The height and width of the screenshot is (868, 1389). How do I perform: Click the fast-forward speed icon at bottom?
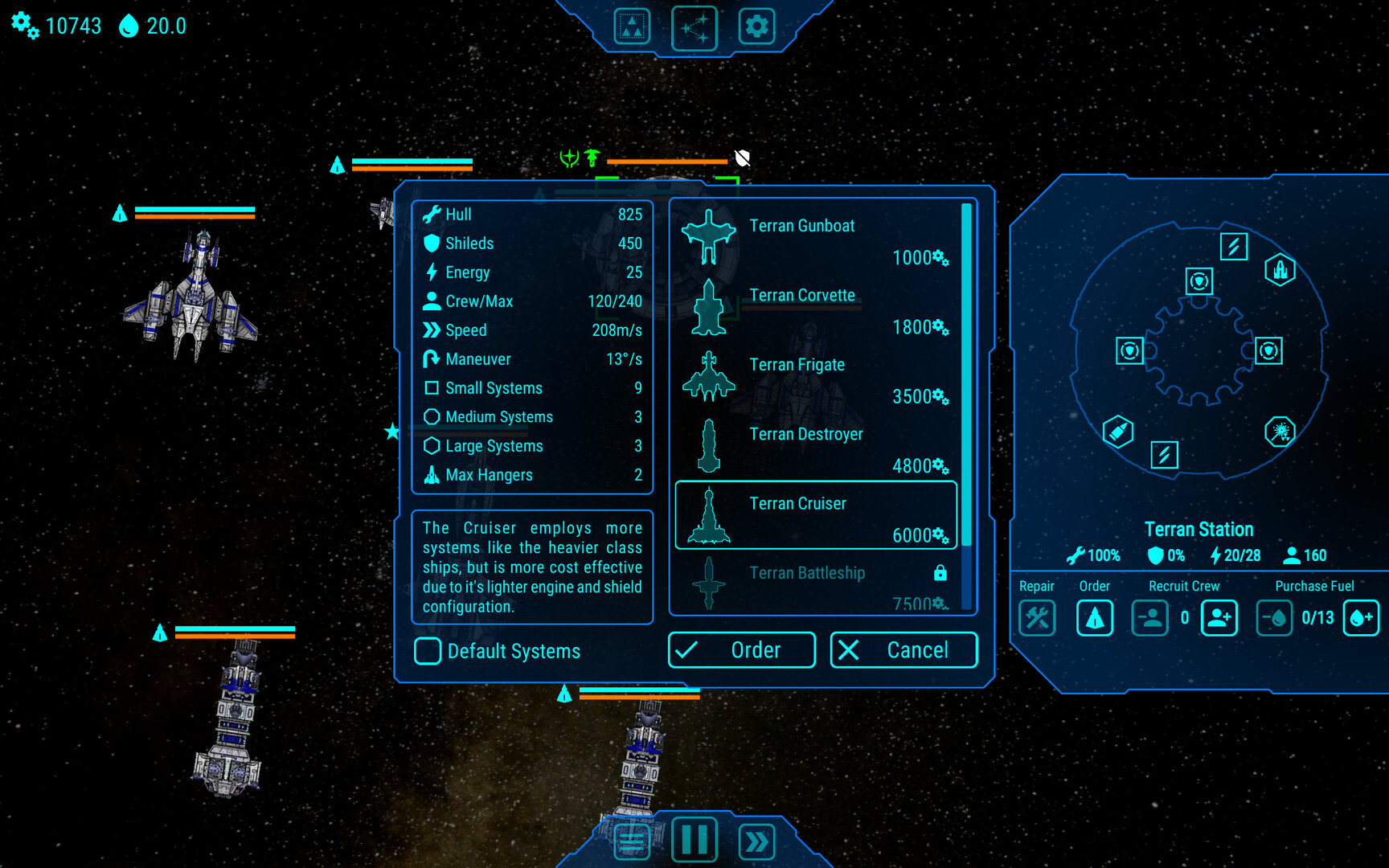coord(756,841)
